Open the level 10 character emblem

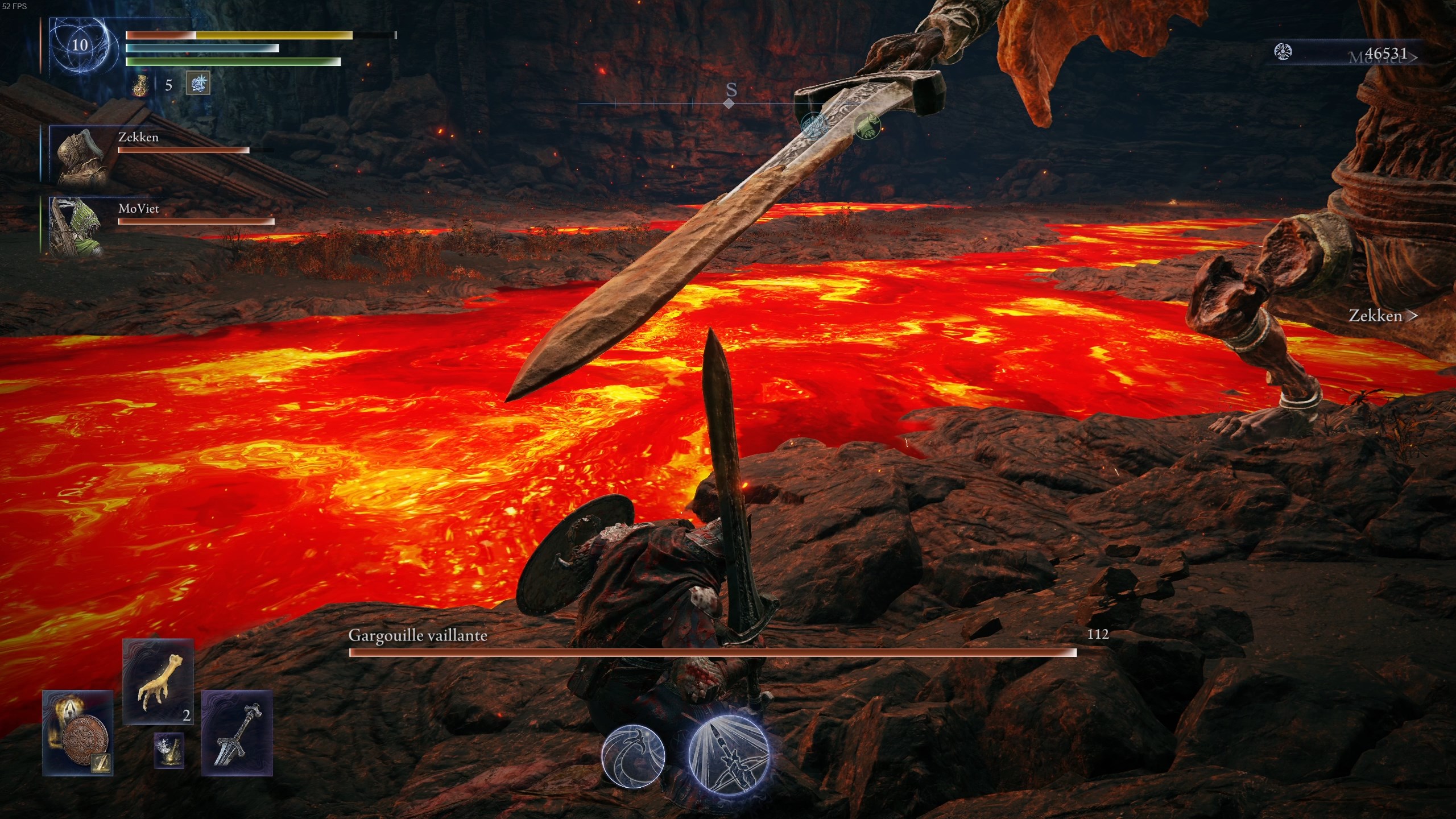click(x=80, y=45)
